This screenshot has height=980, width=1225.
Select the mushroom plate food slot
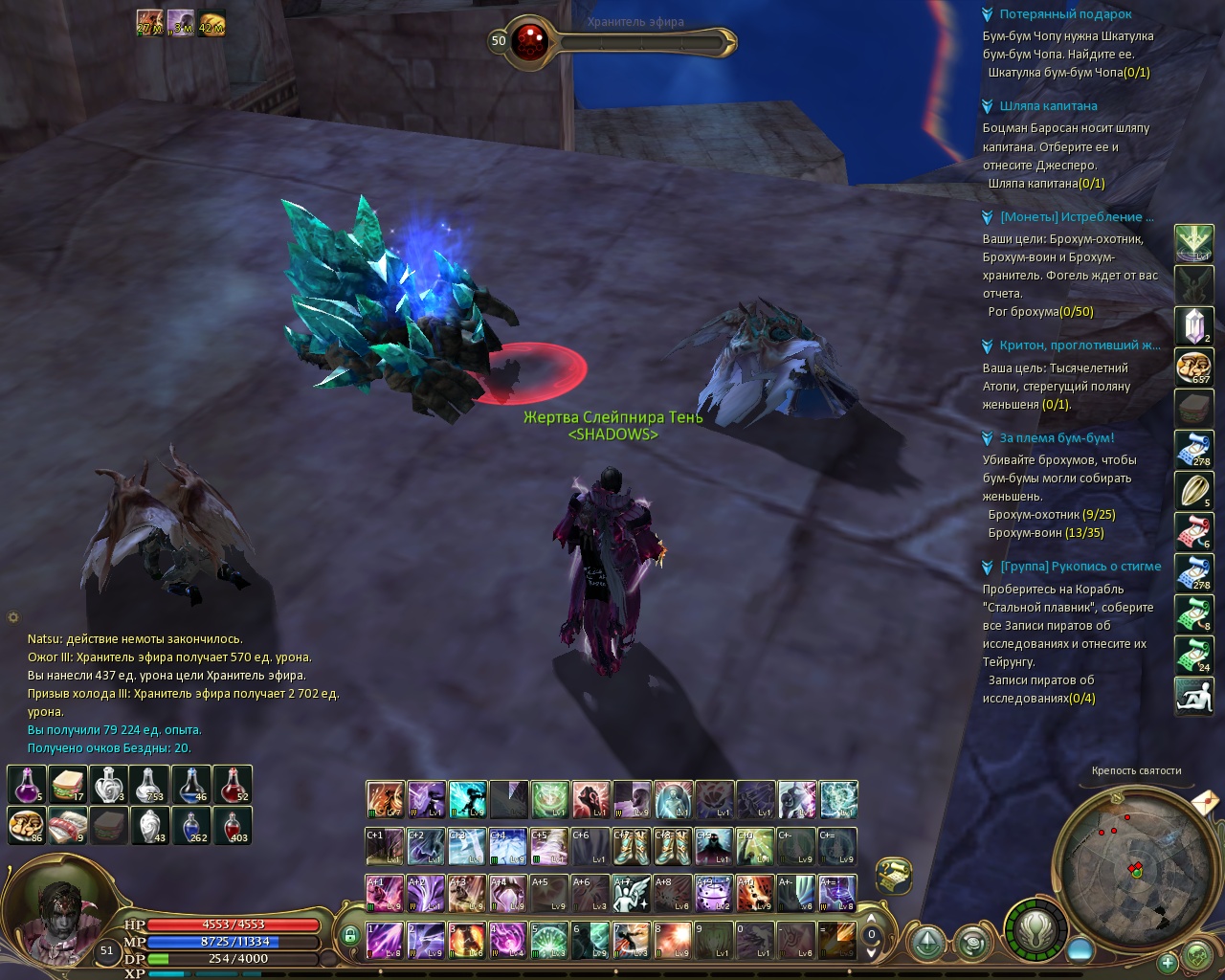[27, 825]
